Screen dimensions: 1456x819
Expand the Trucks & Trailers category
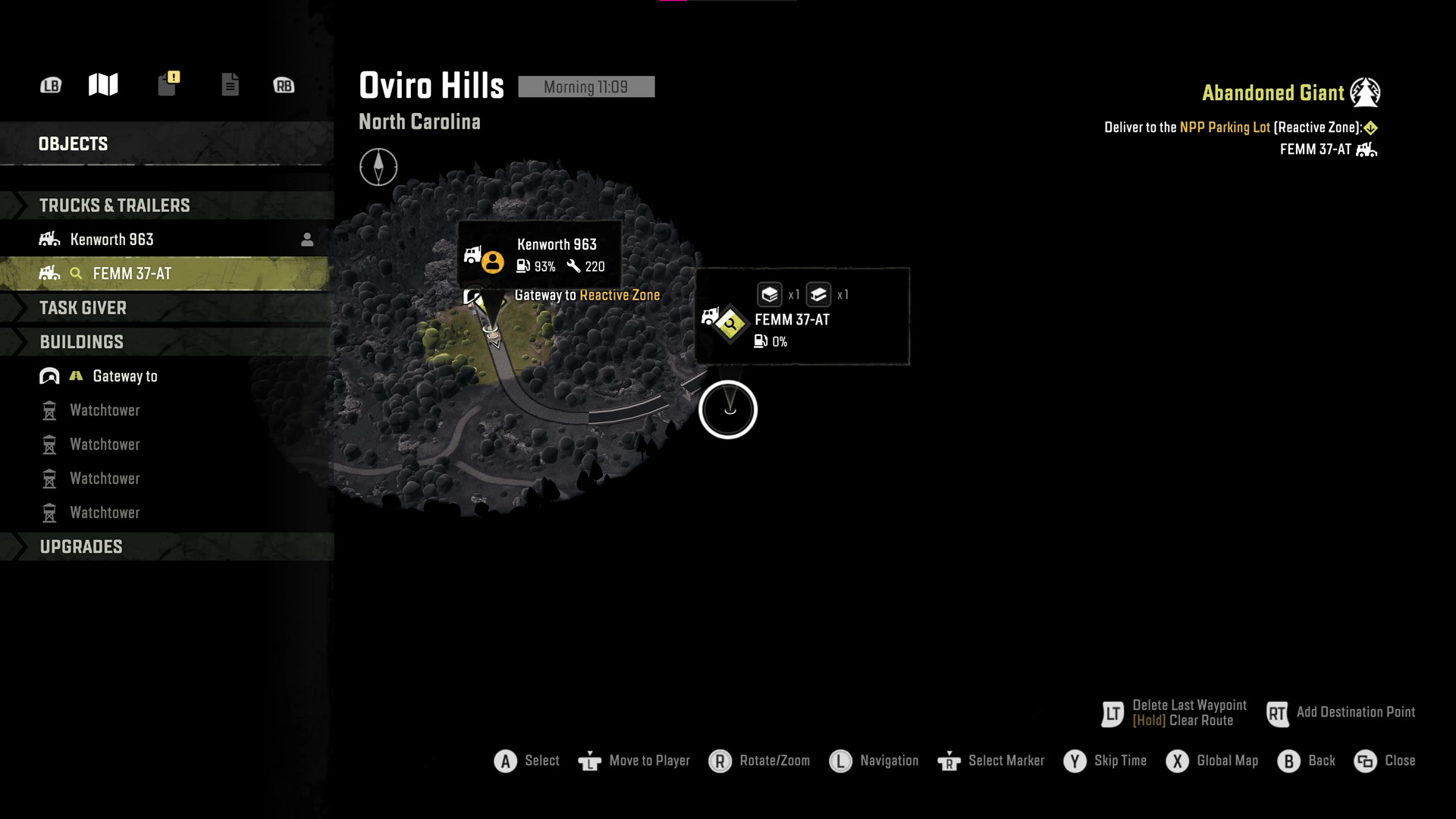pos(115,206)
